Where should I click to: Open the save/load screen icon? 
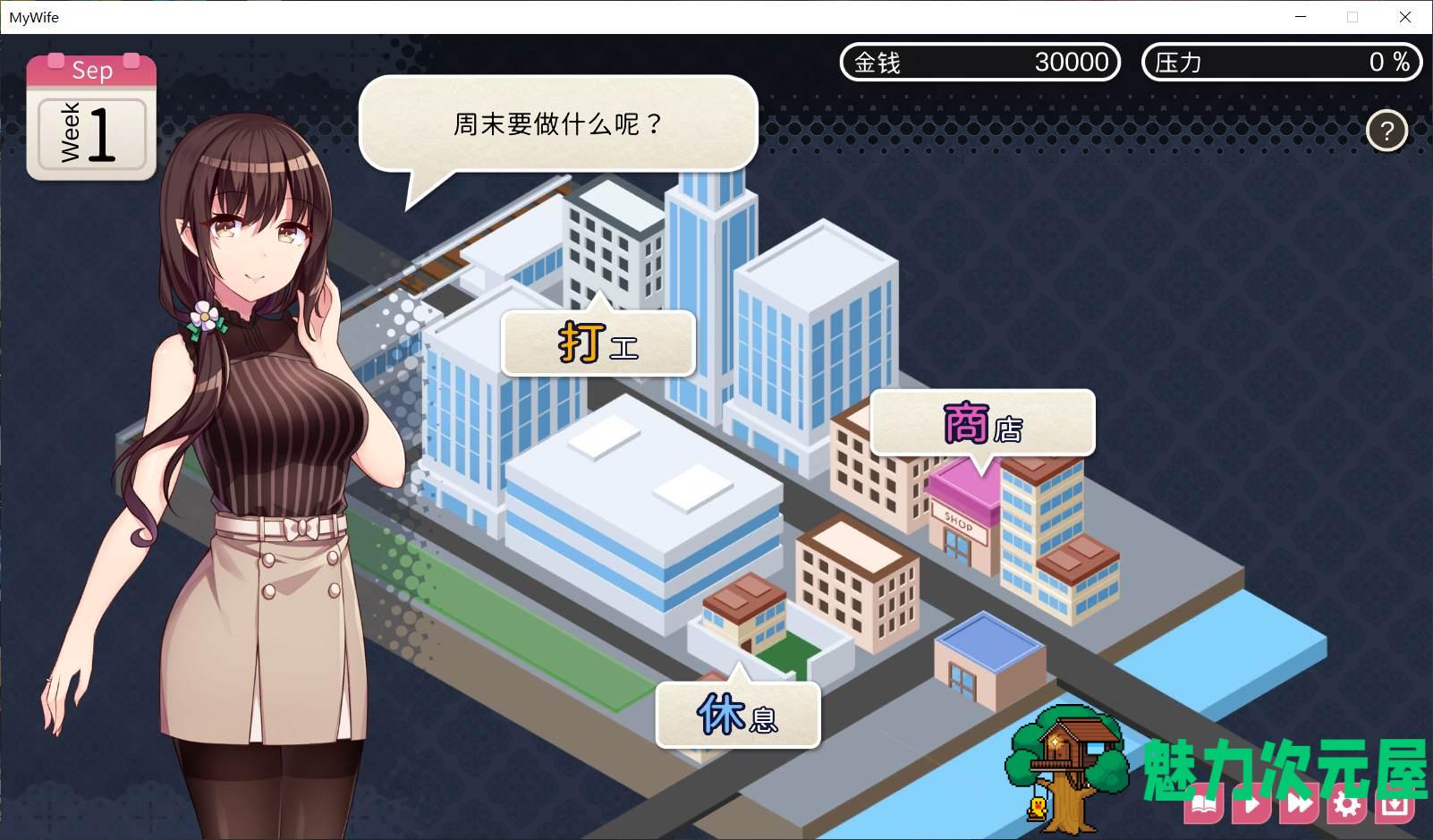[1394, 803]
